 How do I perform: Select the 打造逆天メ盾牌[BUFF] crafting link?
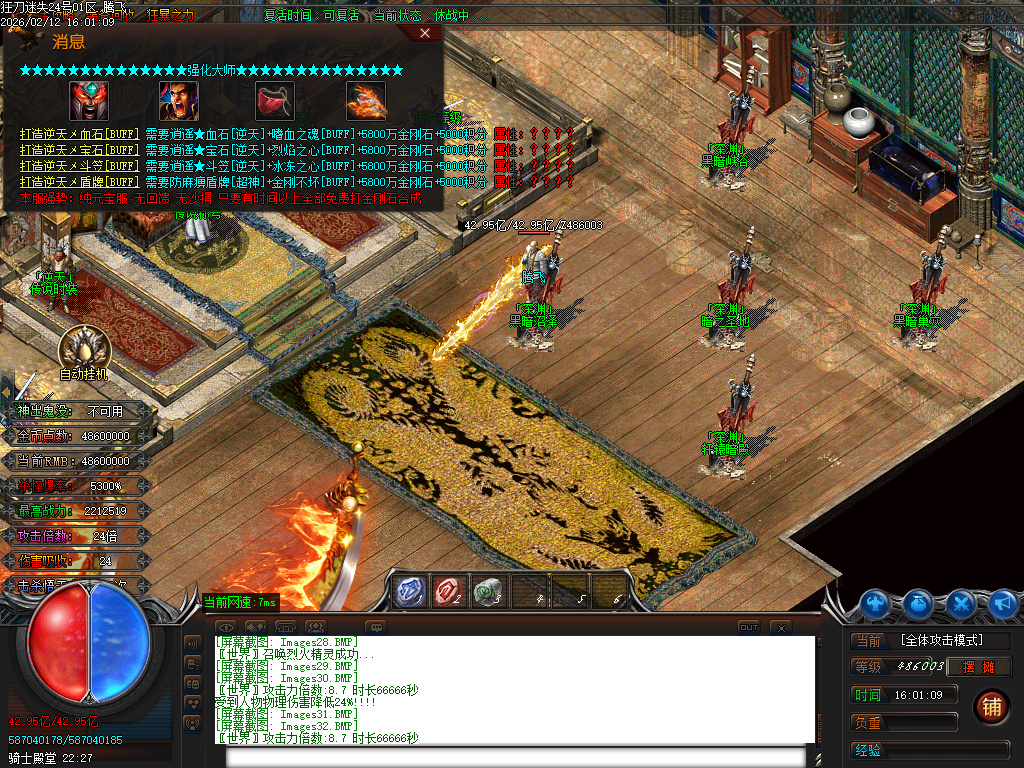pos(79,182)
